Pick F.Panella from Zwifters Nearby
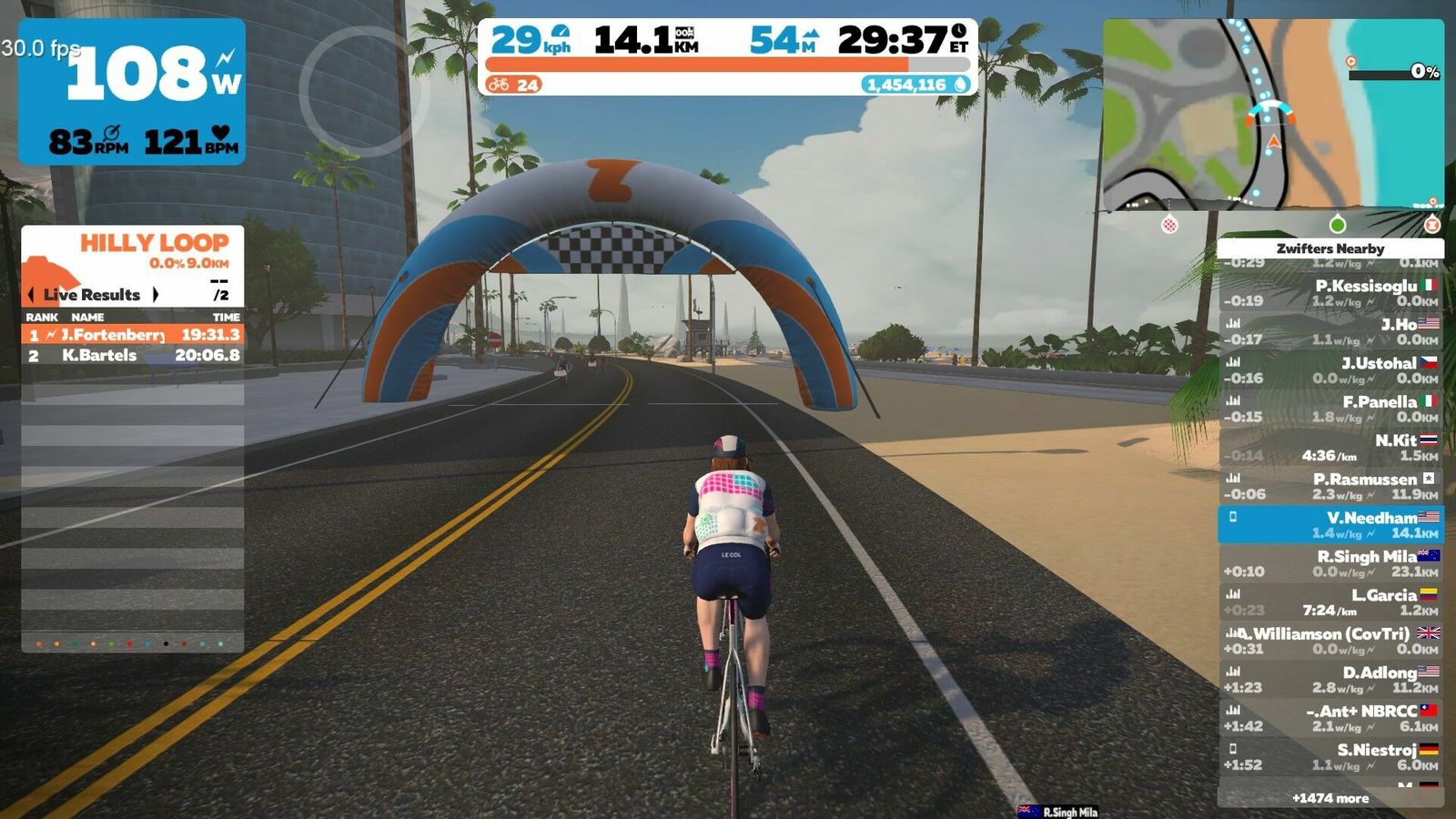The image size is (1456, 819). coord(1330,409)
